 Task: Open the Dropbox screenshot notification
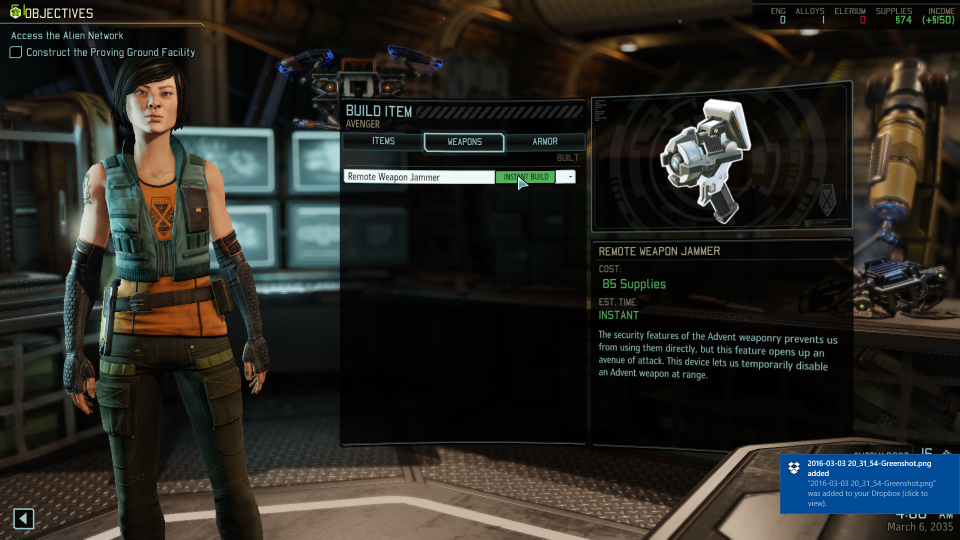click(868, 483)
